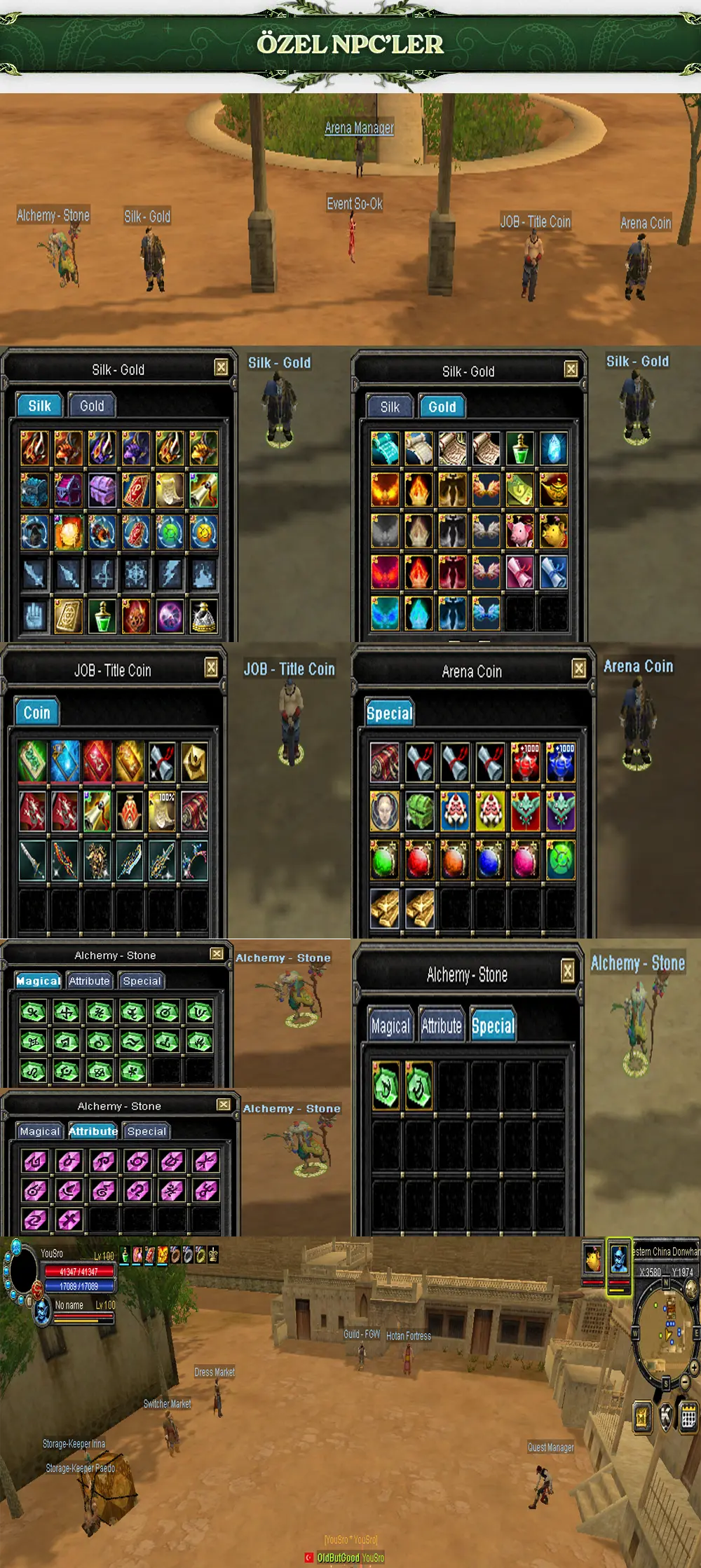Select the blue +1000 potion item
Screen dimensions: 701x1568
point(560,763)
